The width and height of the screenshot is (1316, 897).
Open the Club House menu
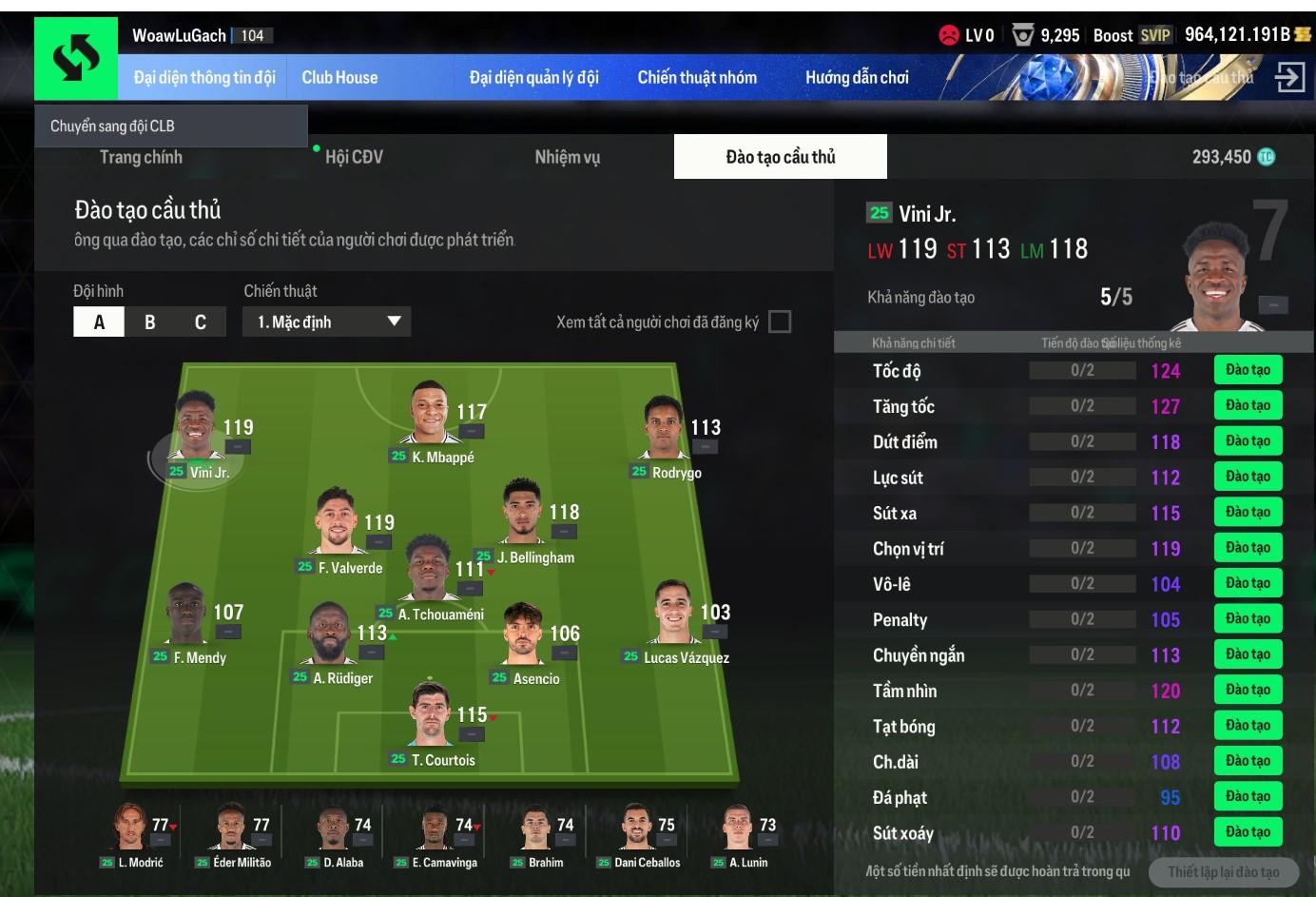[339, 78]
